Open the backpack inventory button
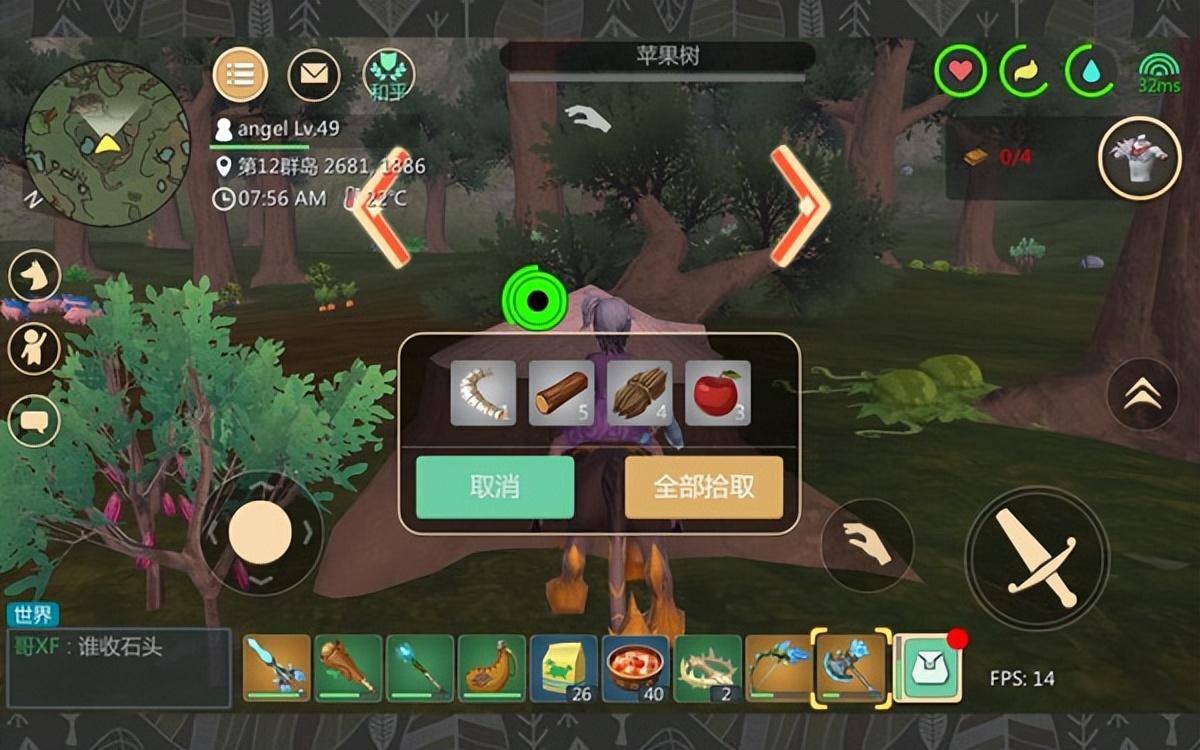The image size is (1200, 750). click(927, 668)
